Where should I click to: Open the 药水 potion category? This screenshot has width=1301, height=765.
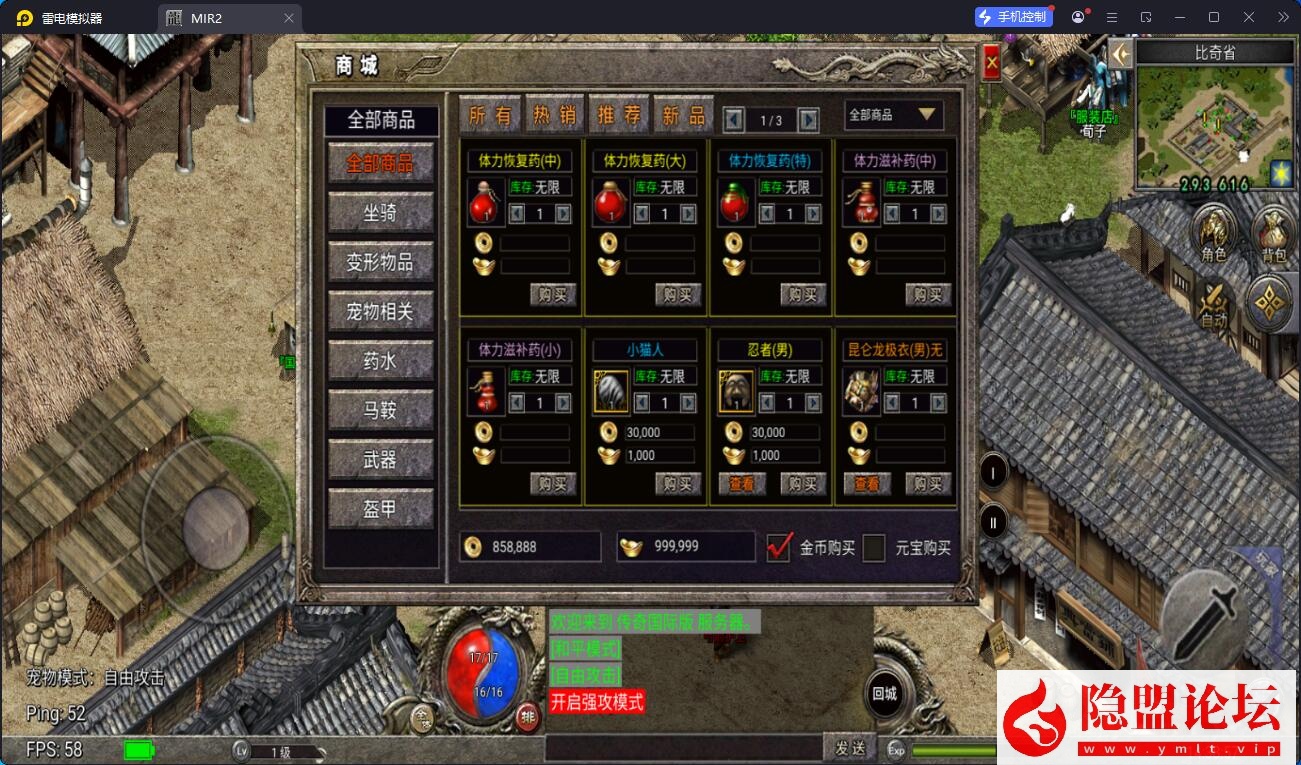point(380,360)
